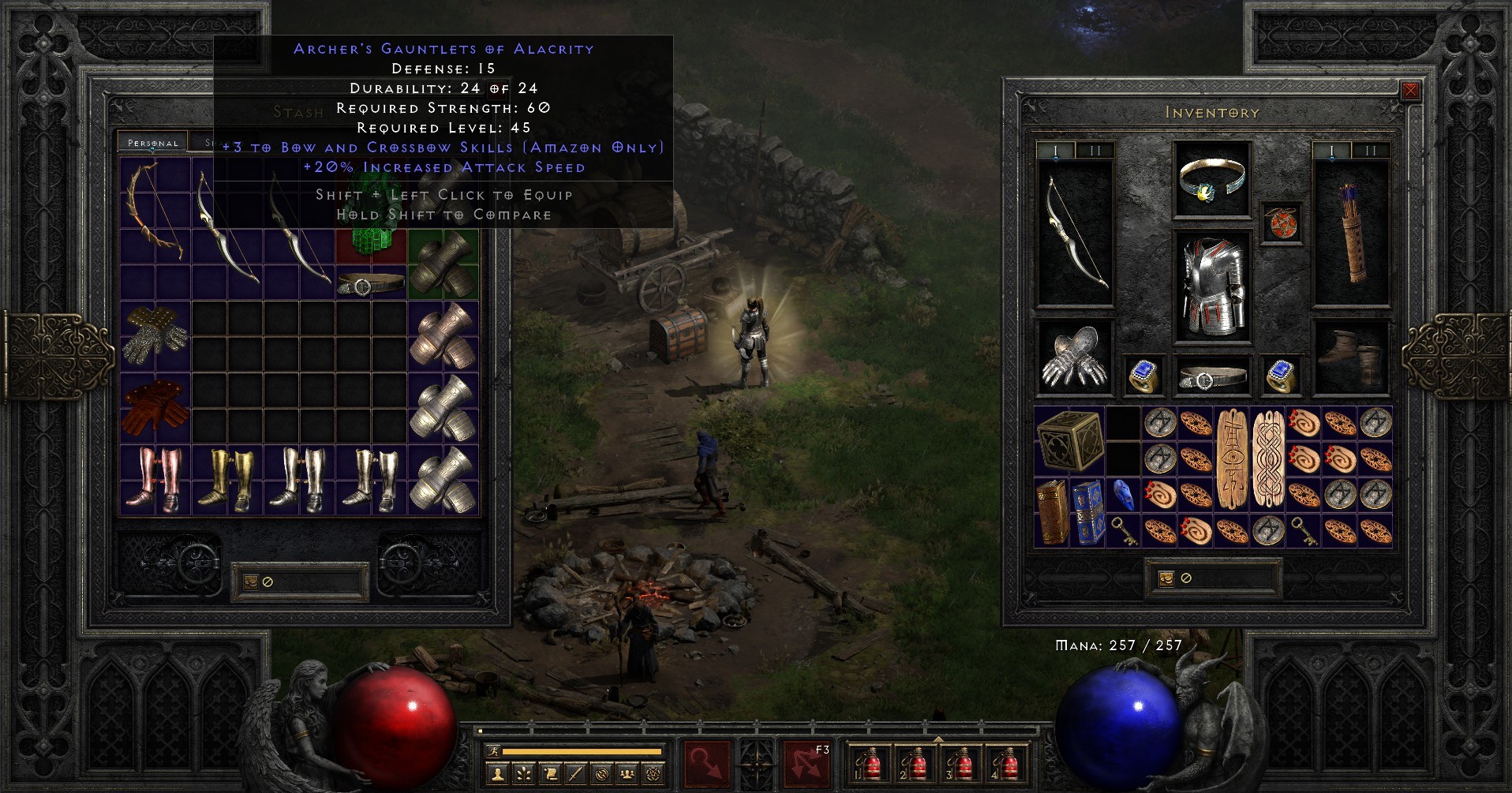Click the pentagram menu icon

tap(654, 774)
